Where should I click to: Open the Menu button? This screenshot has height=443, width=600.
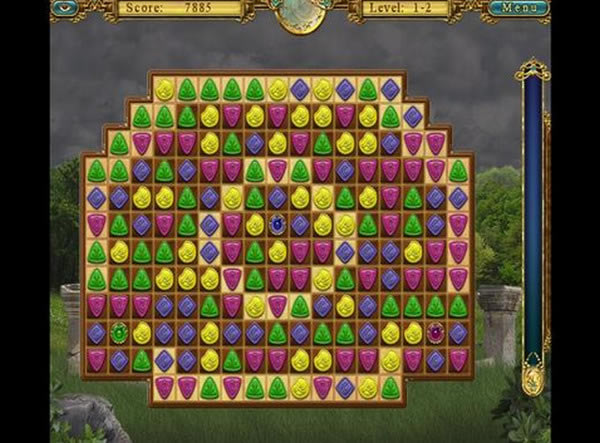pyautogui.click(x=519, y=9)
